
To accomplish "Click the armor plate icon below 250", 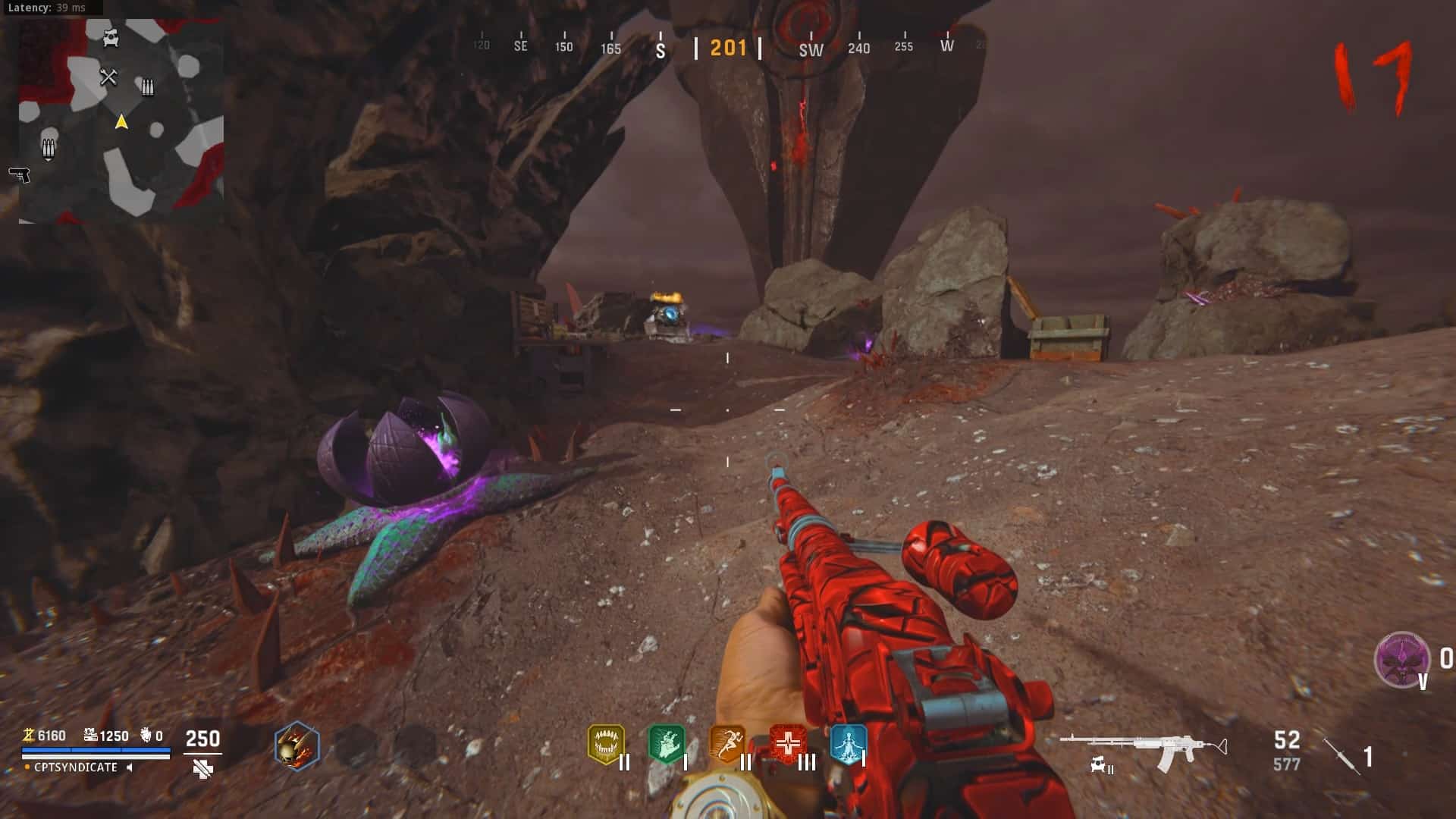I will tap(202, 770).
